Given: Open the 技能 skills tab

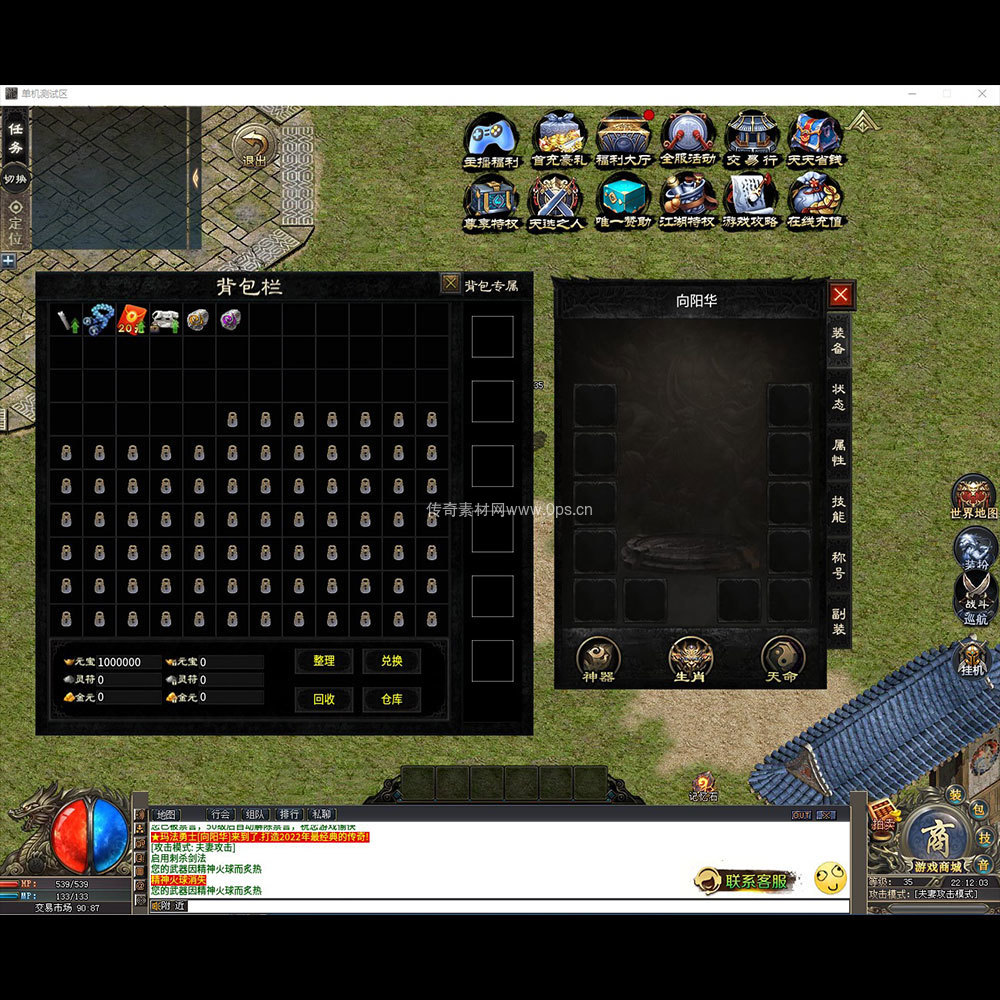Looking at the screenshot, I should point(838,508).
